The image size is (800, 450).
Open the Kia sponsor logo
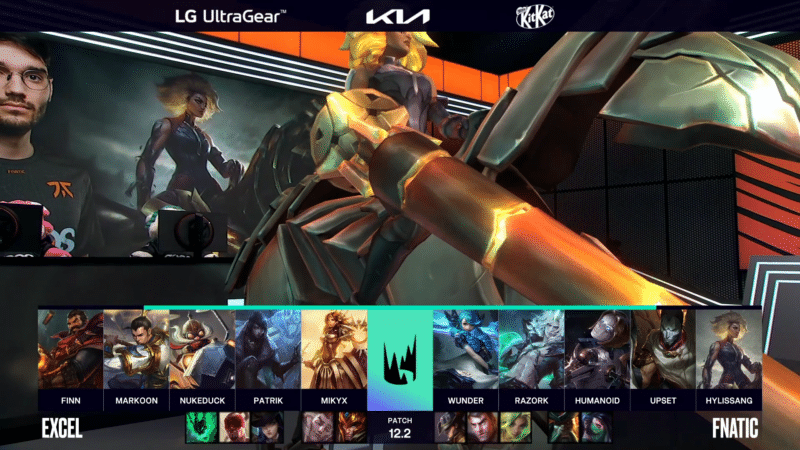(397, 16)
